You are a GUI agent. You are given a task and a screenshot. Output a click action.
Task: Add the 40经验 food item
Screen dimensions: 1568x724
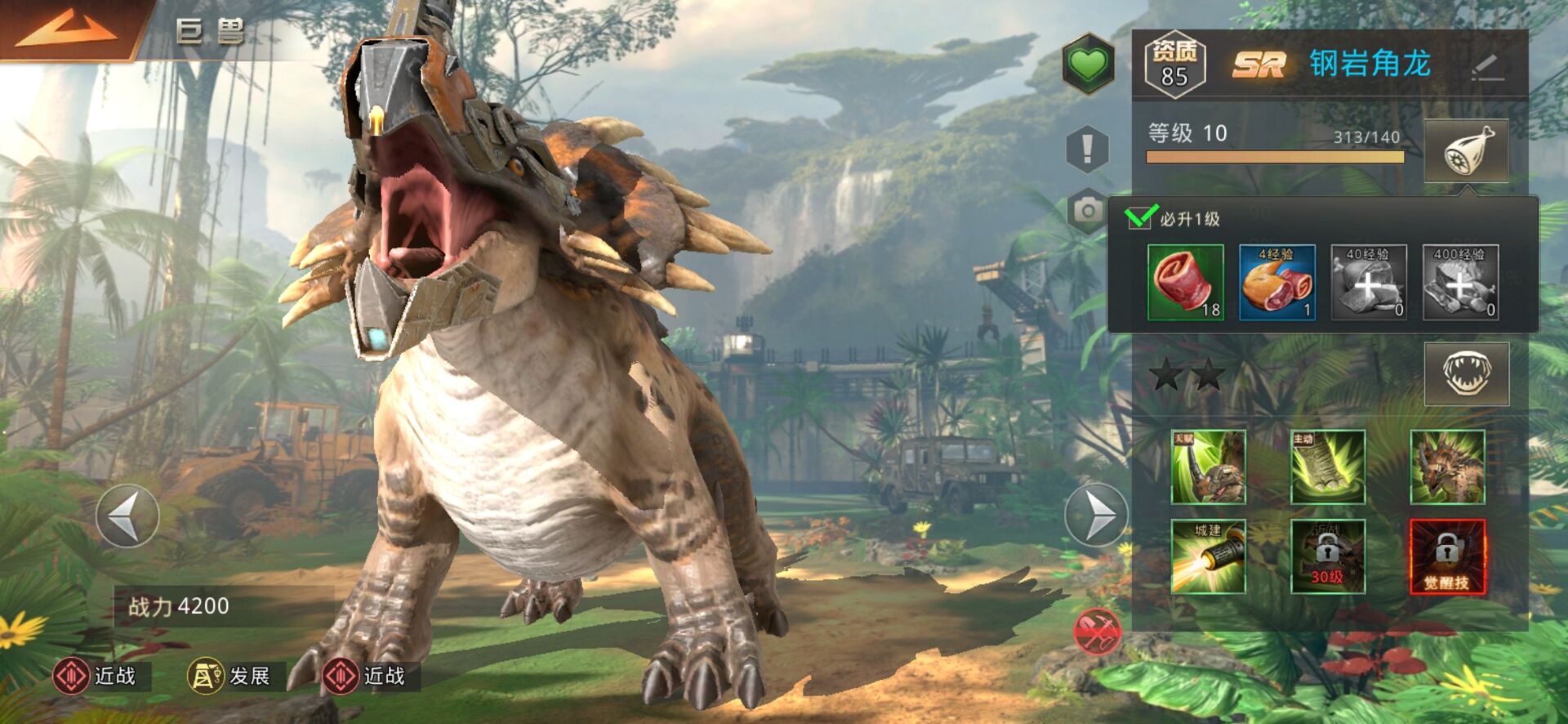(x=1369, y=283)
